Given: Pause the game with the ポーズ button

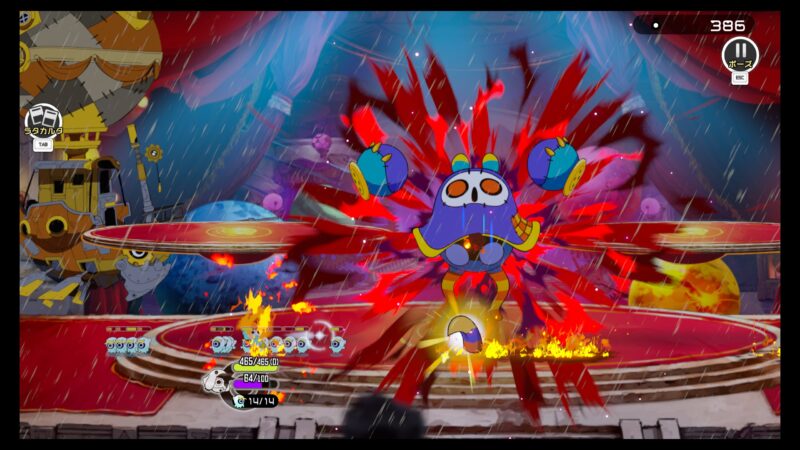Looking at the screenshot, I should point(740,53).
